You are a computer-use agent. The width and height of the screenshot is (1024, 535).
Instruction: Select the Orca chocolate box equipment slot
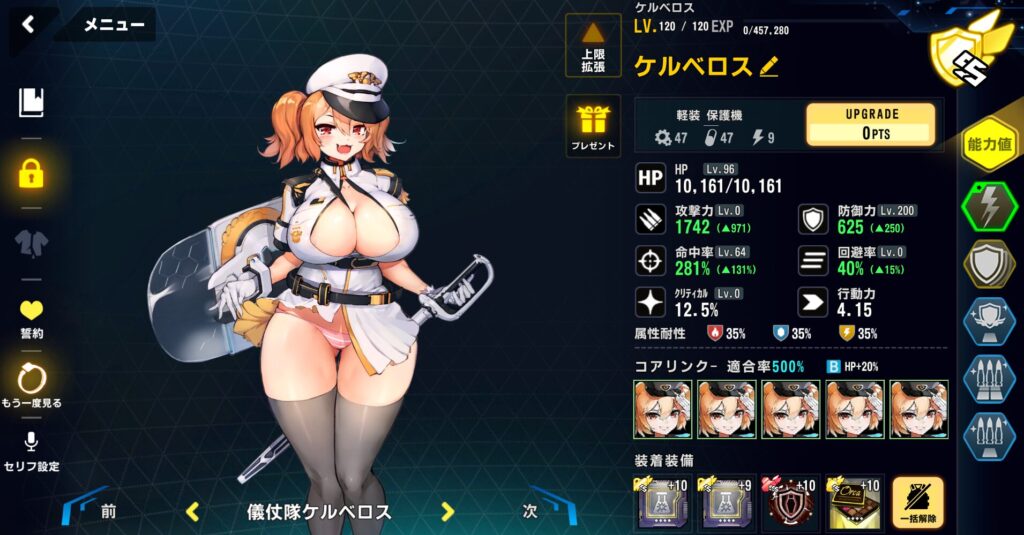tap(853, 502)
